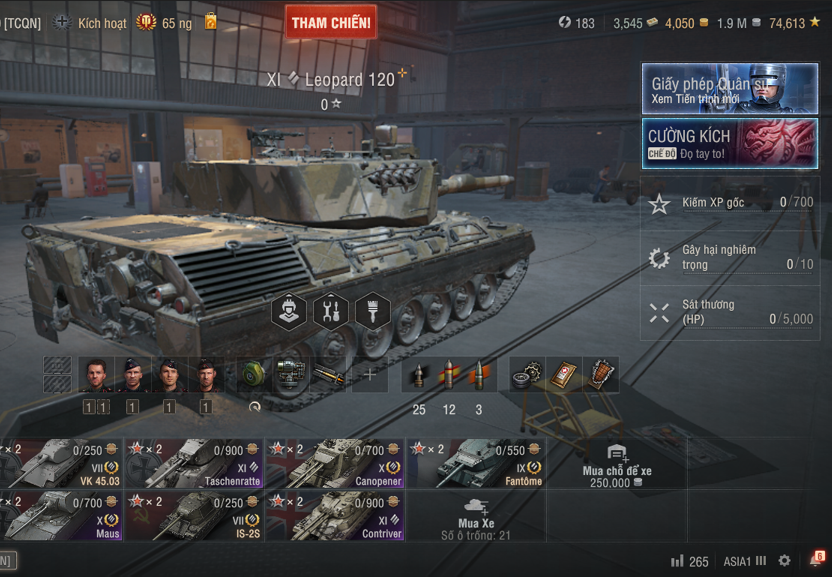This screenshot has height=577, width=832.
Task: Click the Kích hoạt premium button
Action: tap(90, 22)
